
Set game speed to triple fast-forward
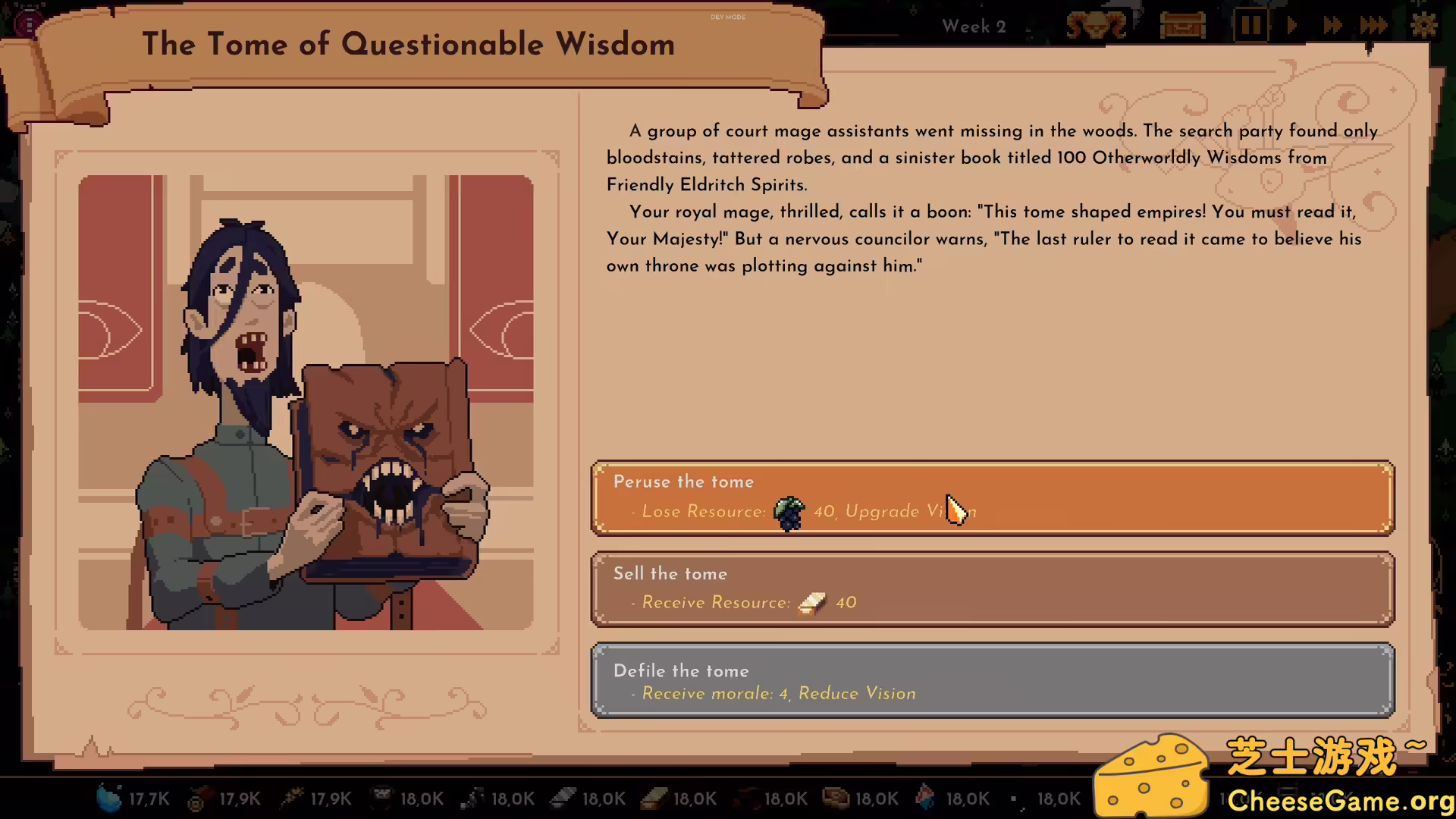coord(1373,27)
